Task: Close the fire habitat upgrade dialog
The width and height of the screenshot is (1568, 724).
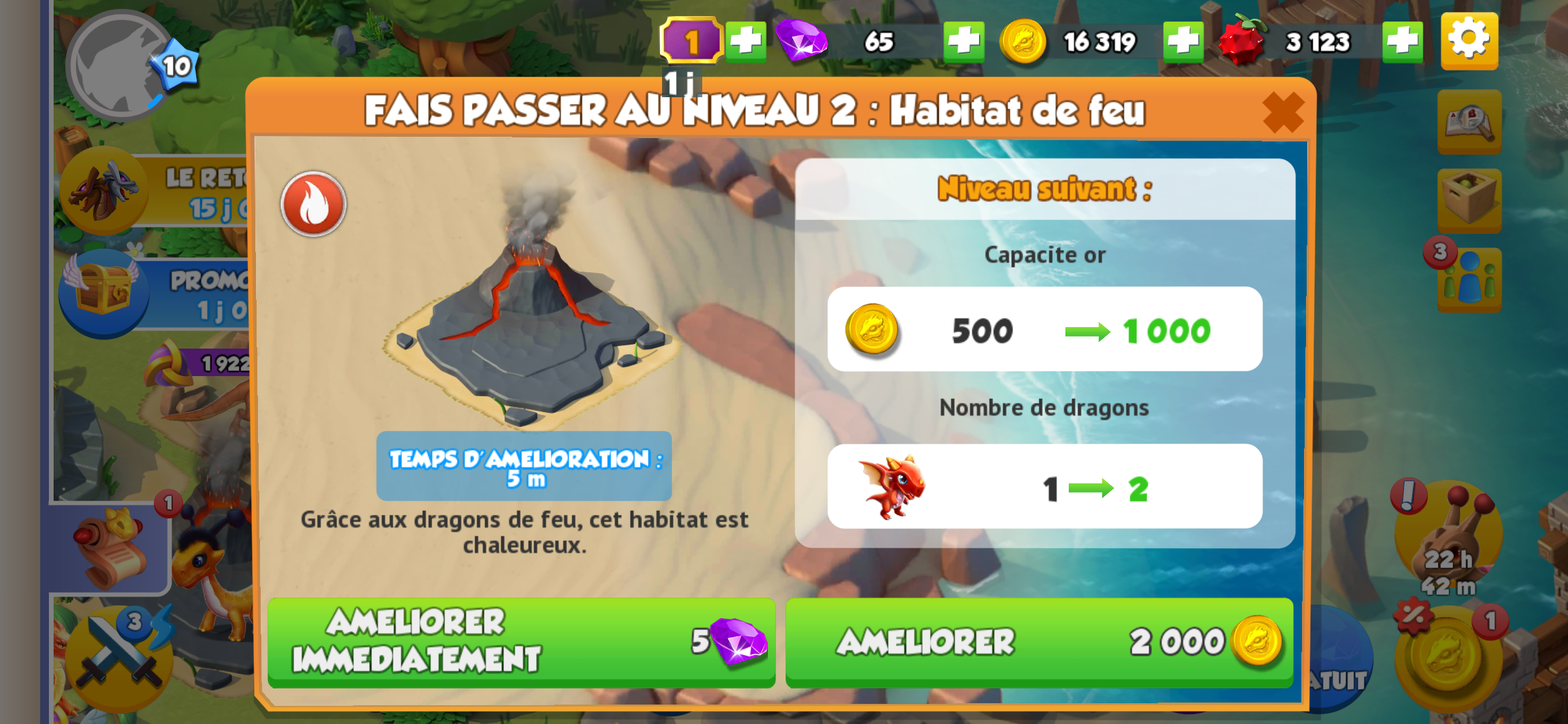Action: click(1283, 113)
